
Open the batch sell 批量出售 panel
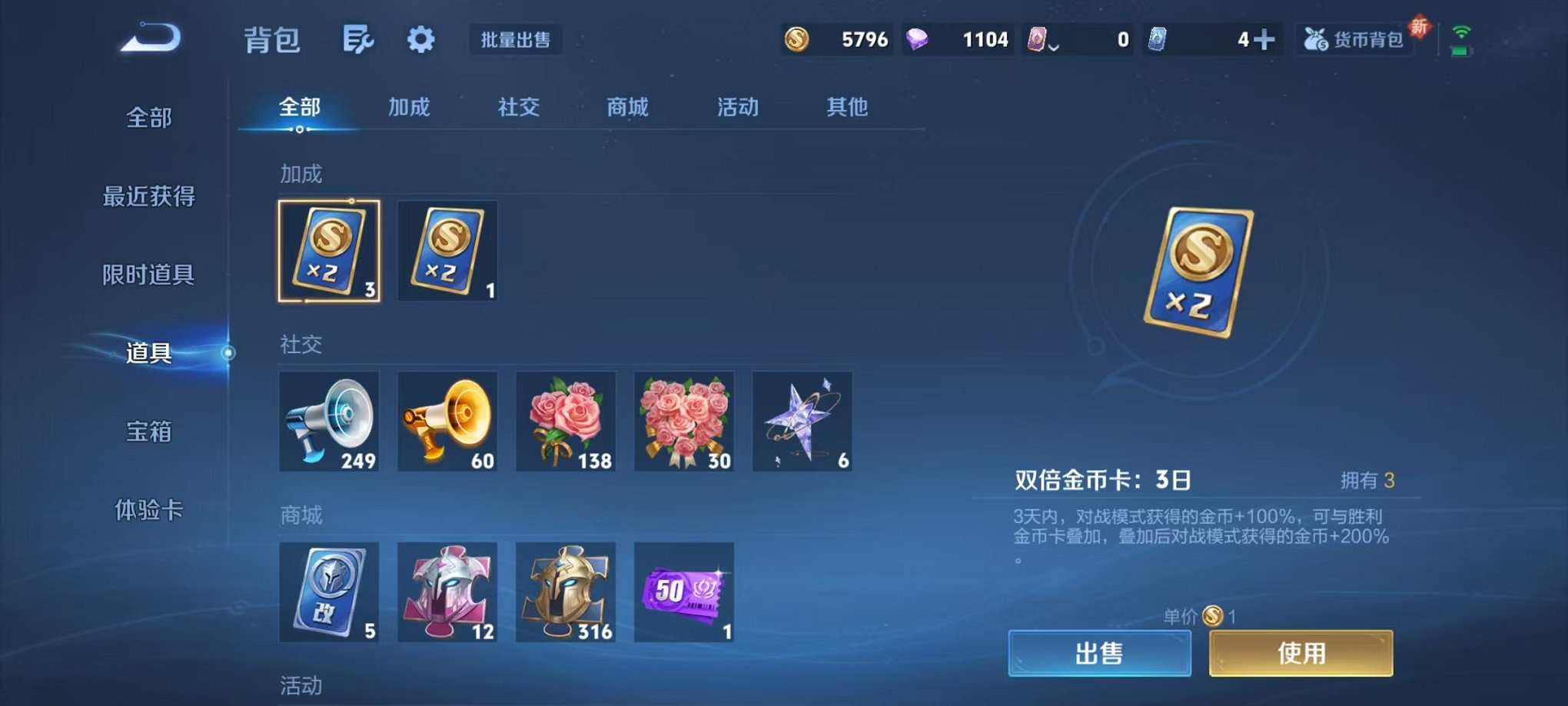pos(515,38)
